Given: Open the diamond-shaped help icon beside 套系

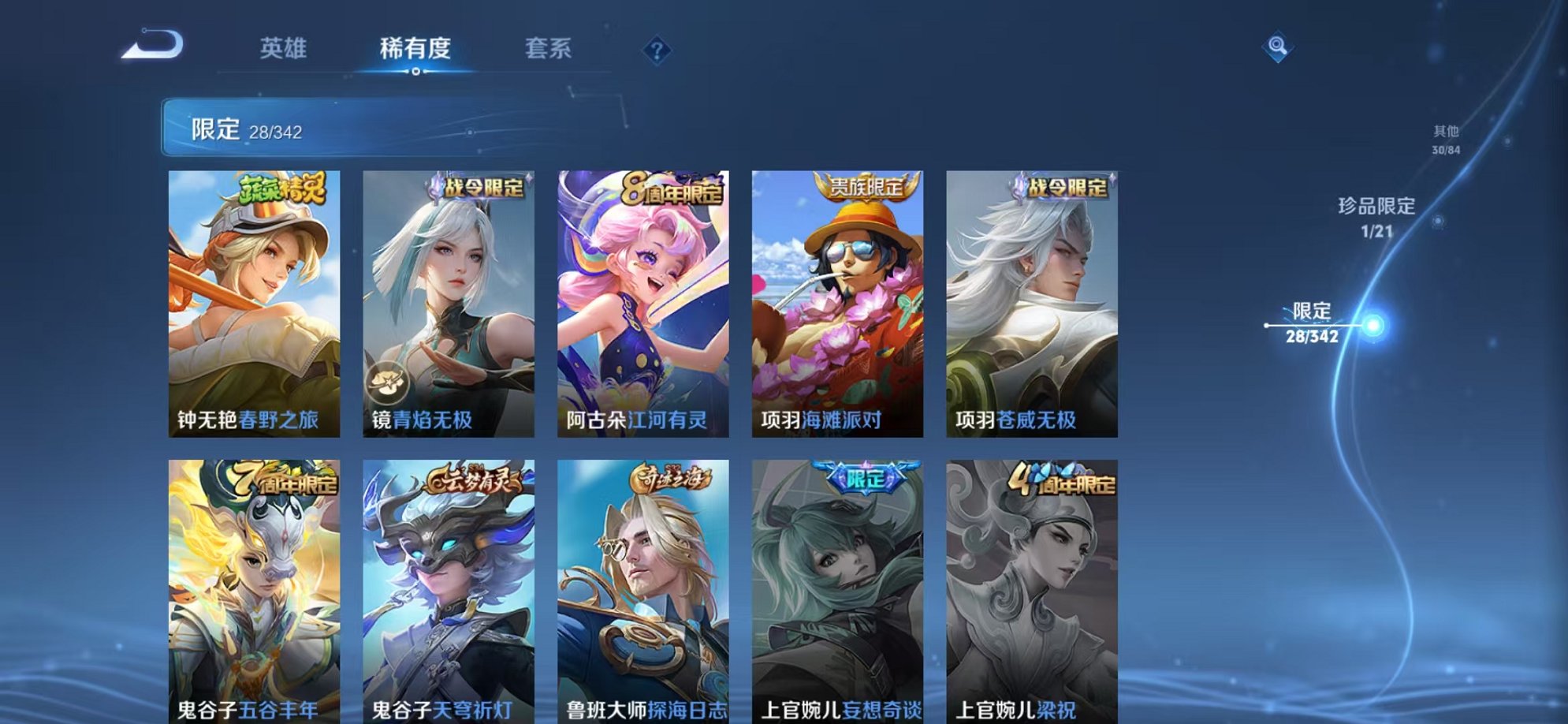Looking at the screenshot, I should click(x=654, y=51).
